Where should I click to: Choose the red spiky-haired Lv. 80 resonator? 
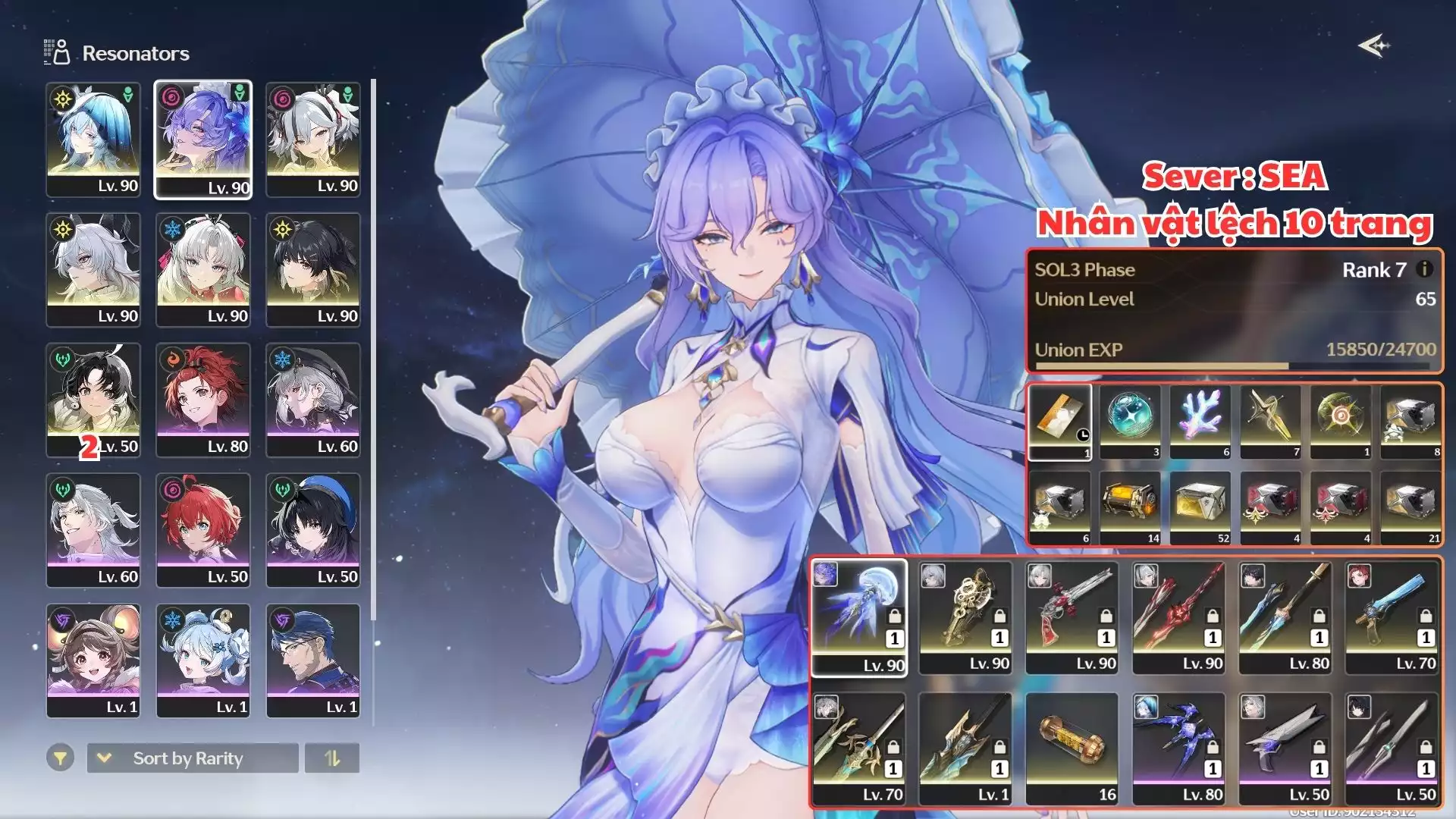coord(203,400)
